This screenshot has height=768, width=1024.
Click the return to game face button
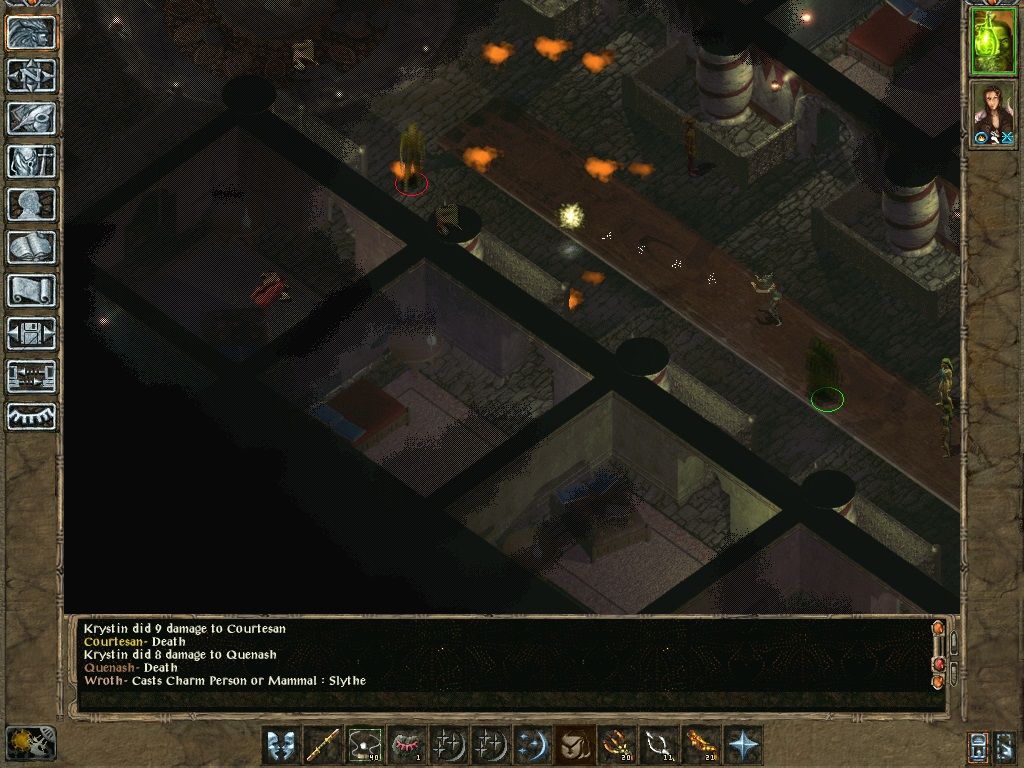[31, 32]
